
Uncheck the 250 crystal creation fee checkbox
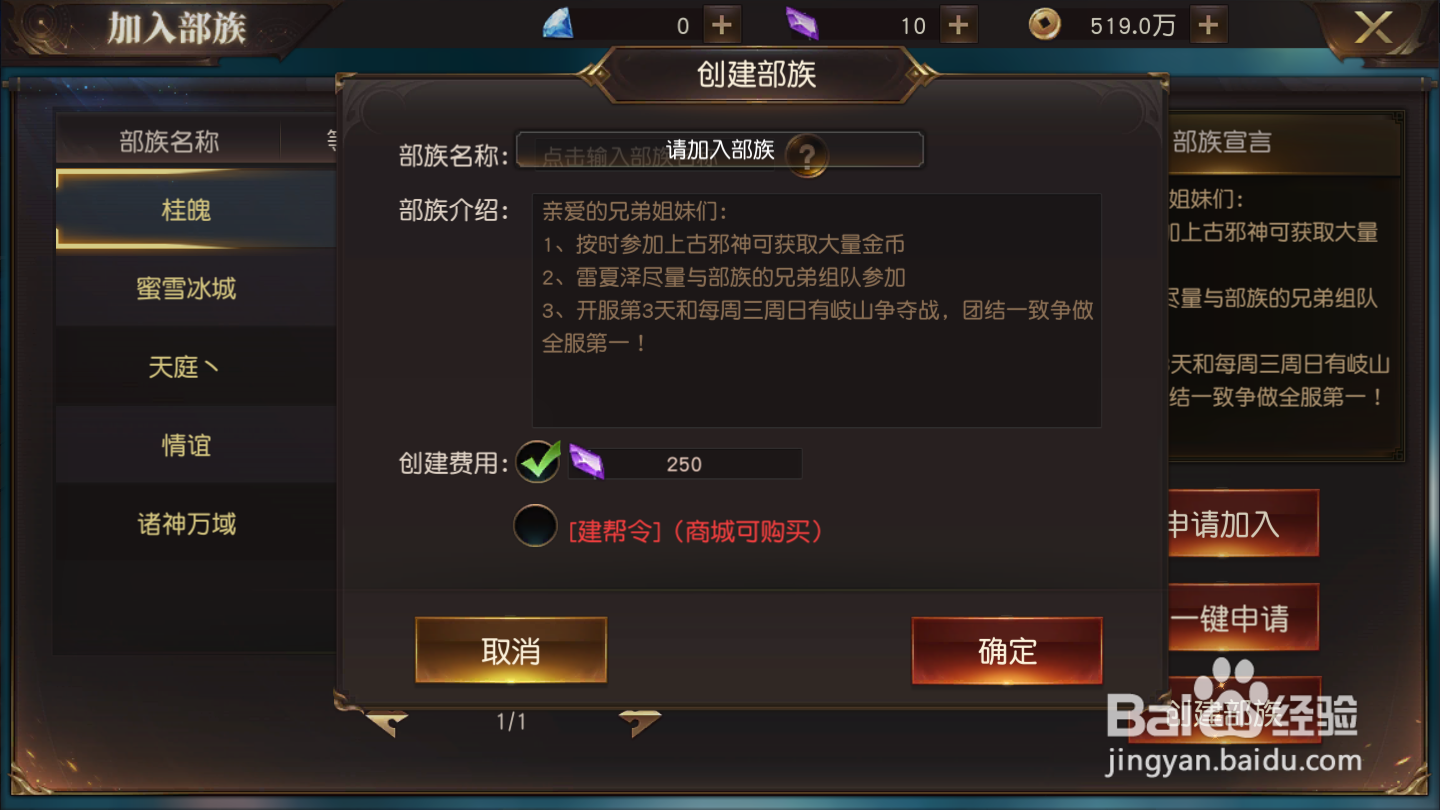(537, 463)
